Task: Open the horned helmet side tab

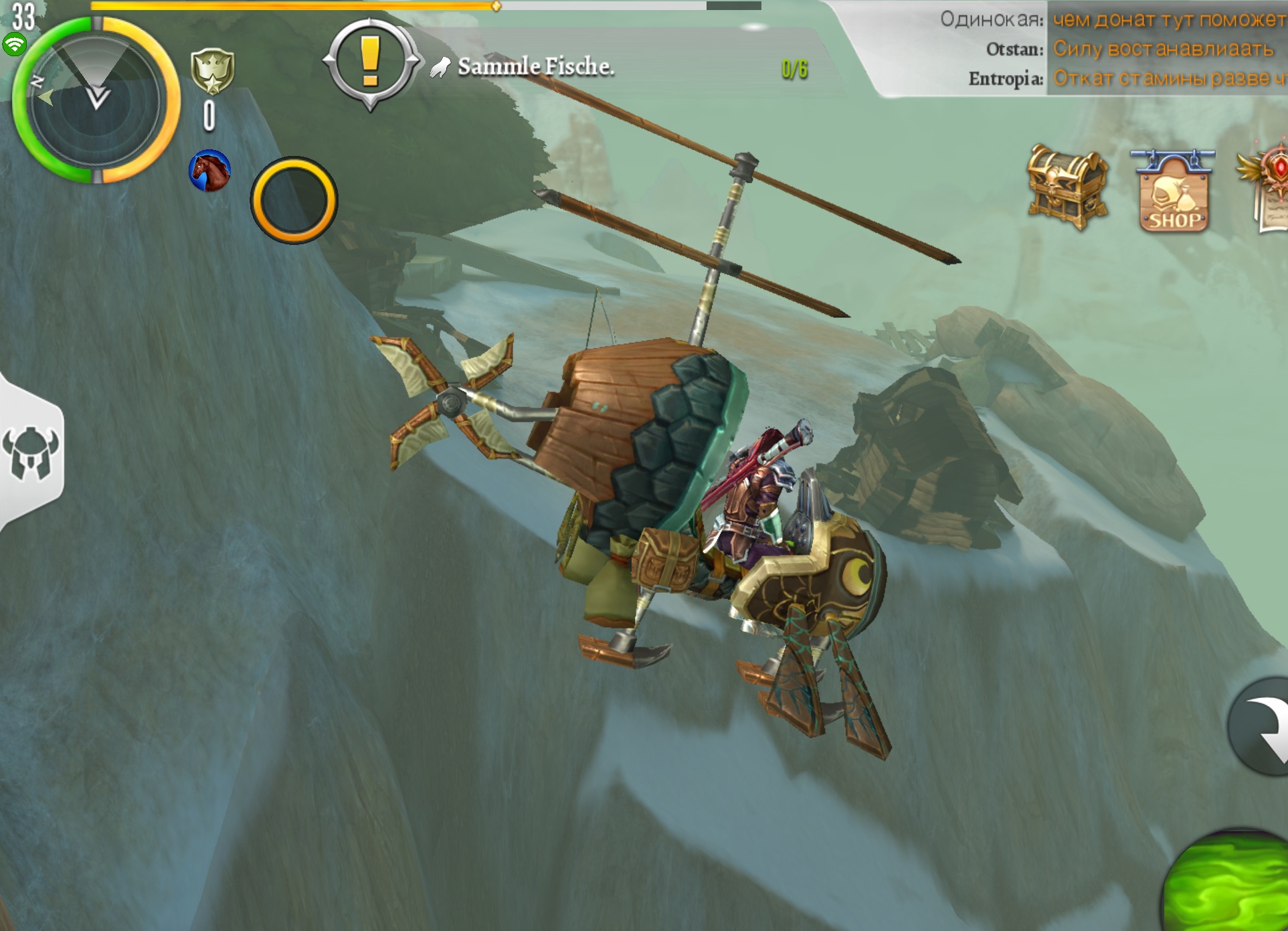Action: pos(31,452)
